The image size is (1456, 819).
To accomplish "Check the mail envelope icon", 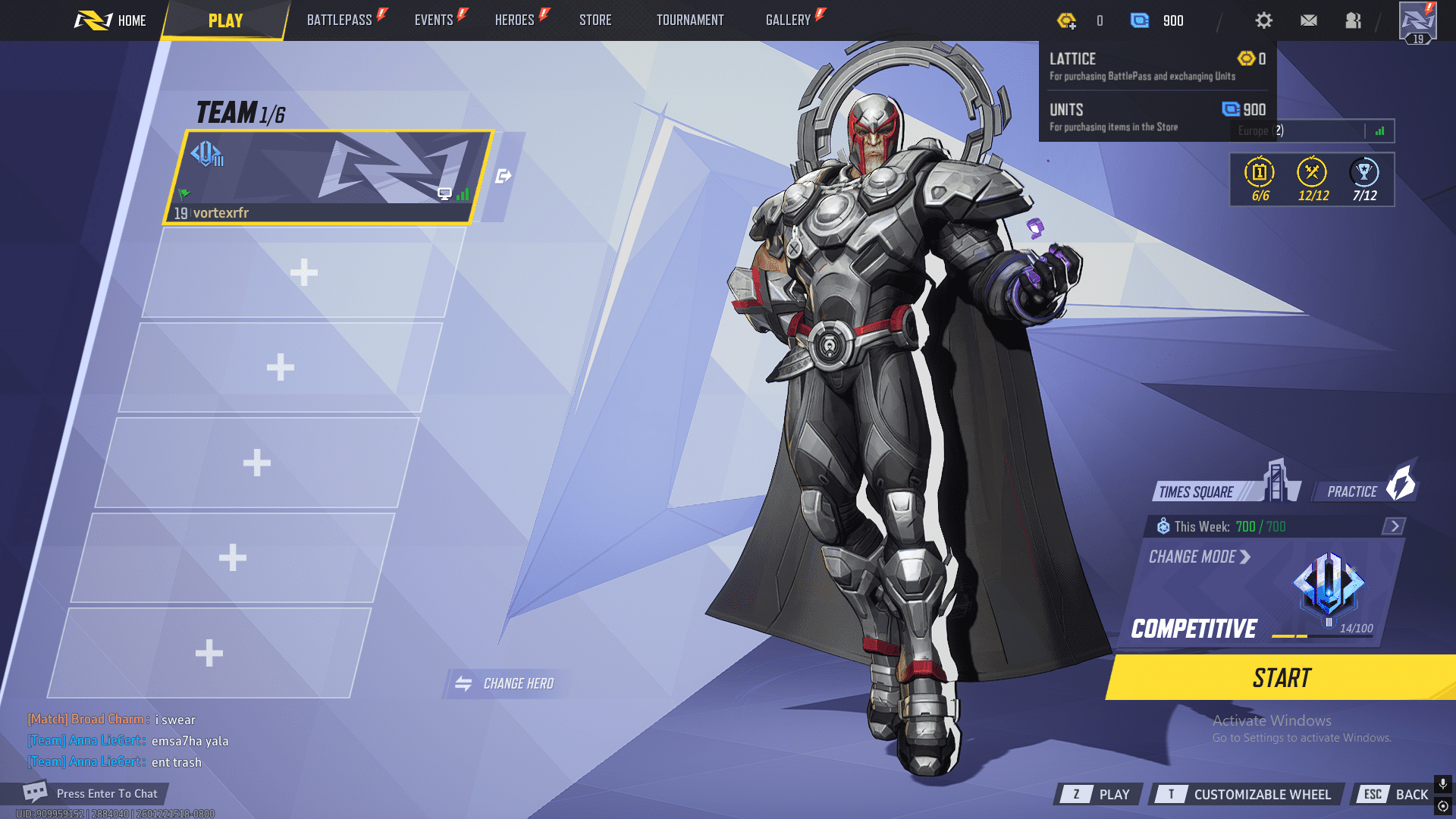I will [1309, 20].
